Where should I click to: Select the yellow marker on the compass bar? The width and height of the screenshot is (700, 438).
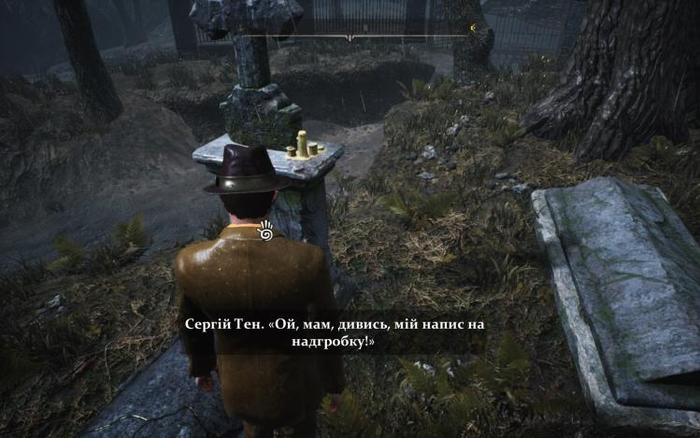(x=471, y=29)
